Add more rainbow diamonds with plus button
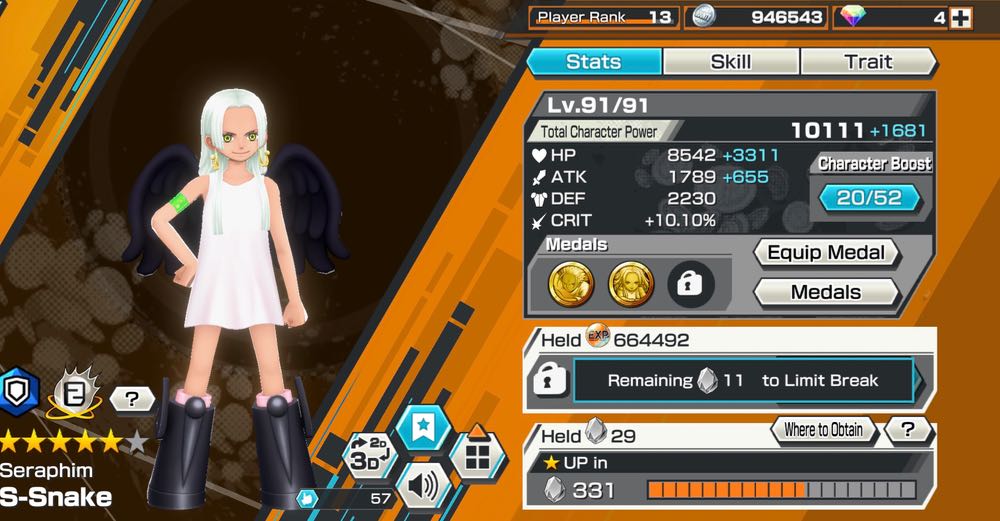Viewport: 1000px width, 521px height. (960, 18)
